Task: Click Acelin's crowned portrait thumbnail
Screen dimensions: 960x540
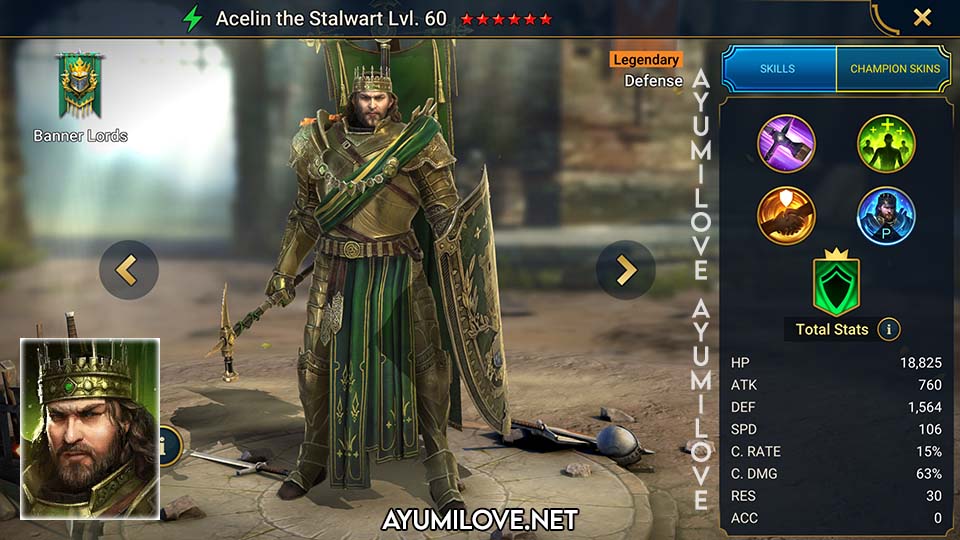Action: coord(90,429)
